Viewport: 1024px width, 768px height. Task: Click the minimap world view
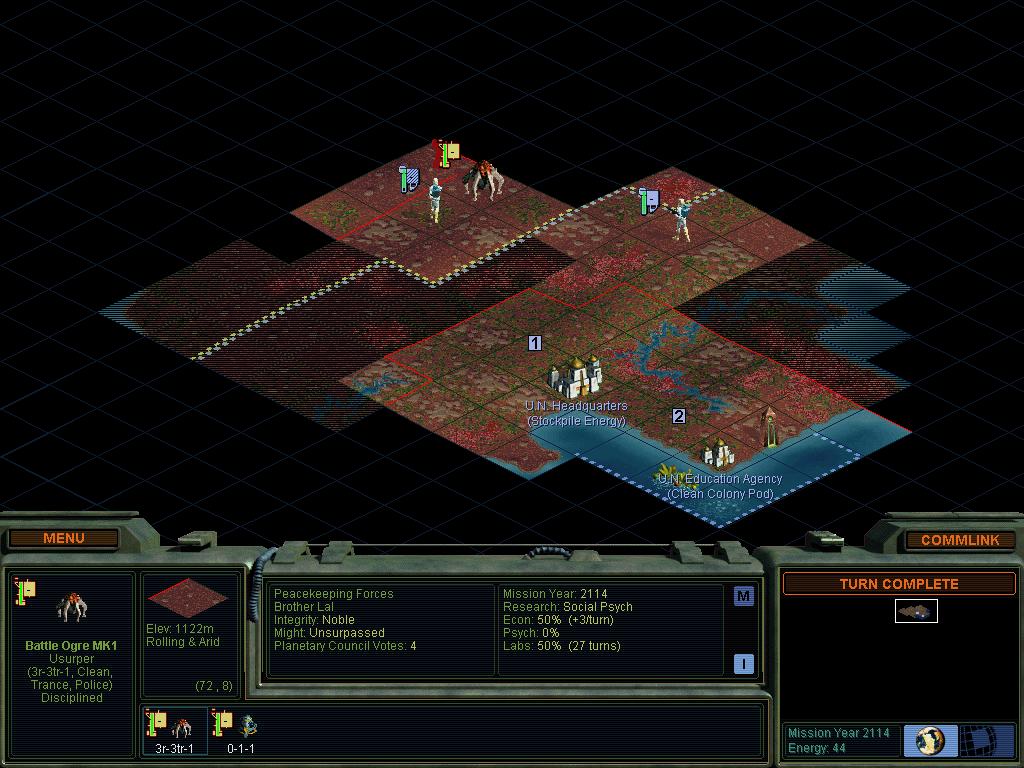click(916, 610)
